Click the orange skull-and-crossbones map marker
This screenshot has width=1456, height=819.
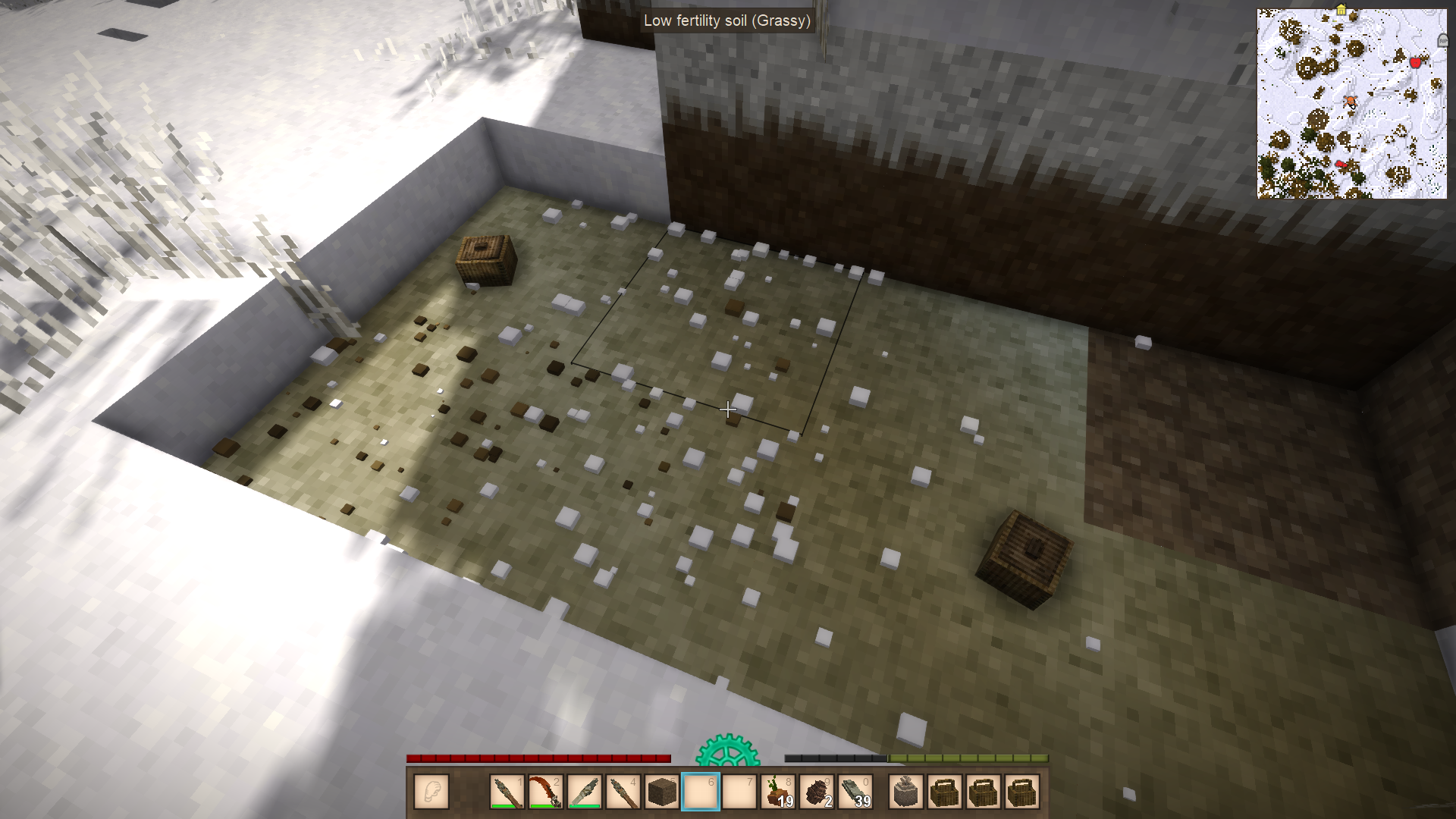(x=1350, y=101)
